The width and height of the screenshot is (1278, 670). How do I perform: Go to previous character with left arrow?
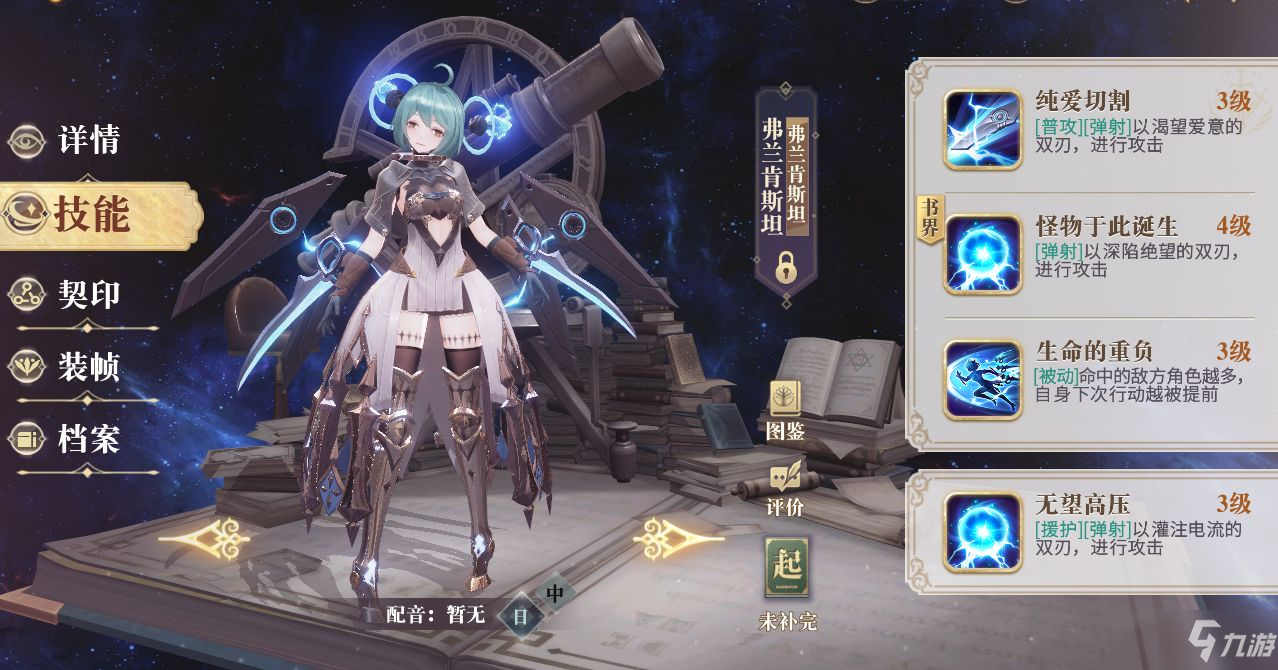205,539
